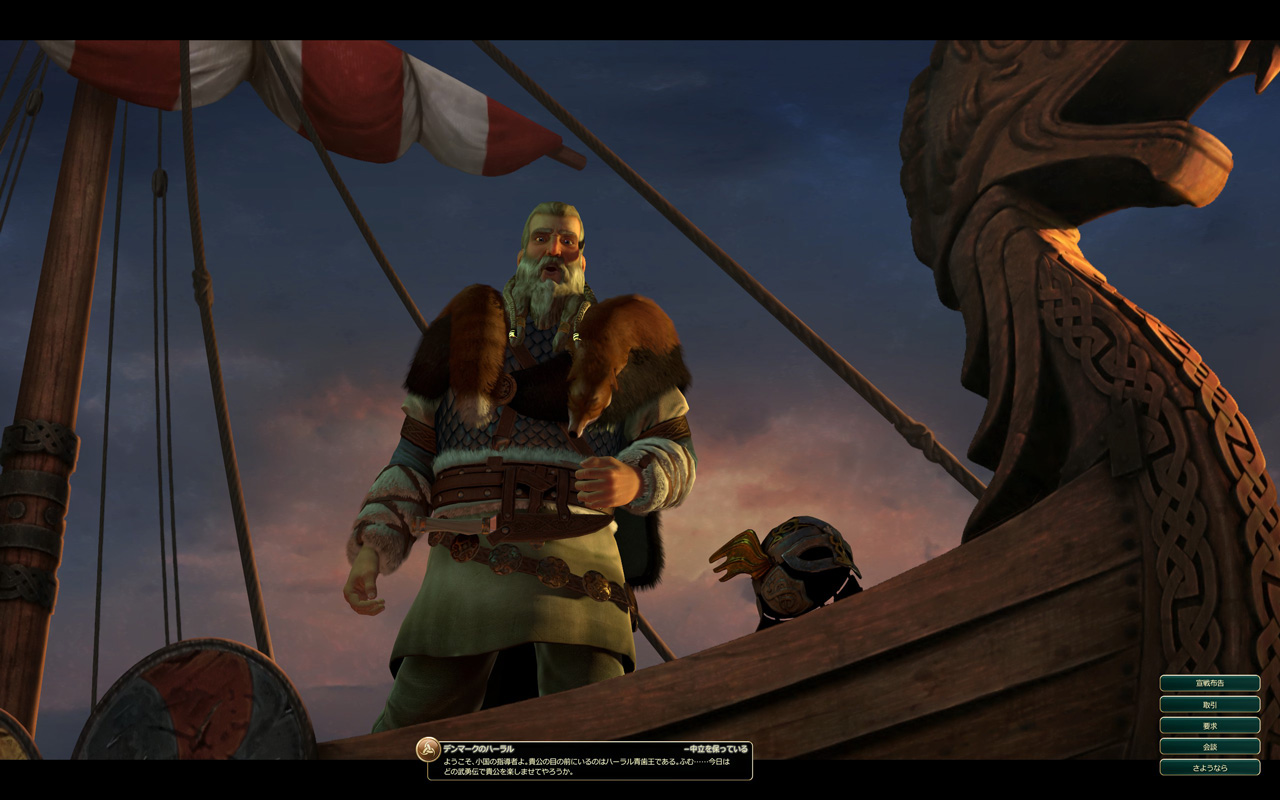Say goodbye with the さようなら button

tap(1209, 767)
